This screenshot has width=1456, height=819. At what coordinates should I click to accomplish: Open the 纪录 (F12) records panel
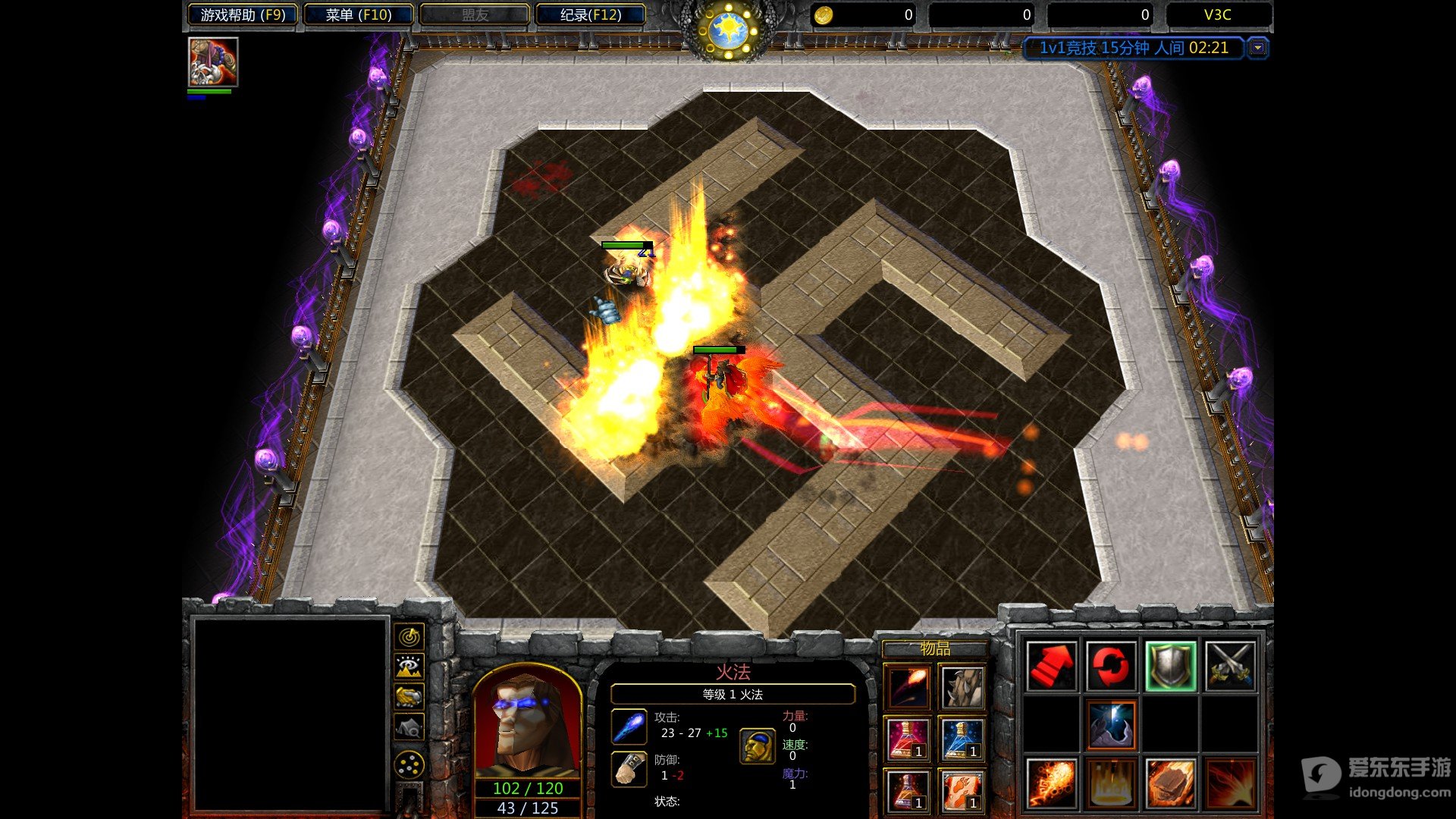[591, 14]
